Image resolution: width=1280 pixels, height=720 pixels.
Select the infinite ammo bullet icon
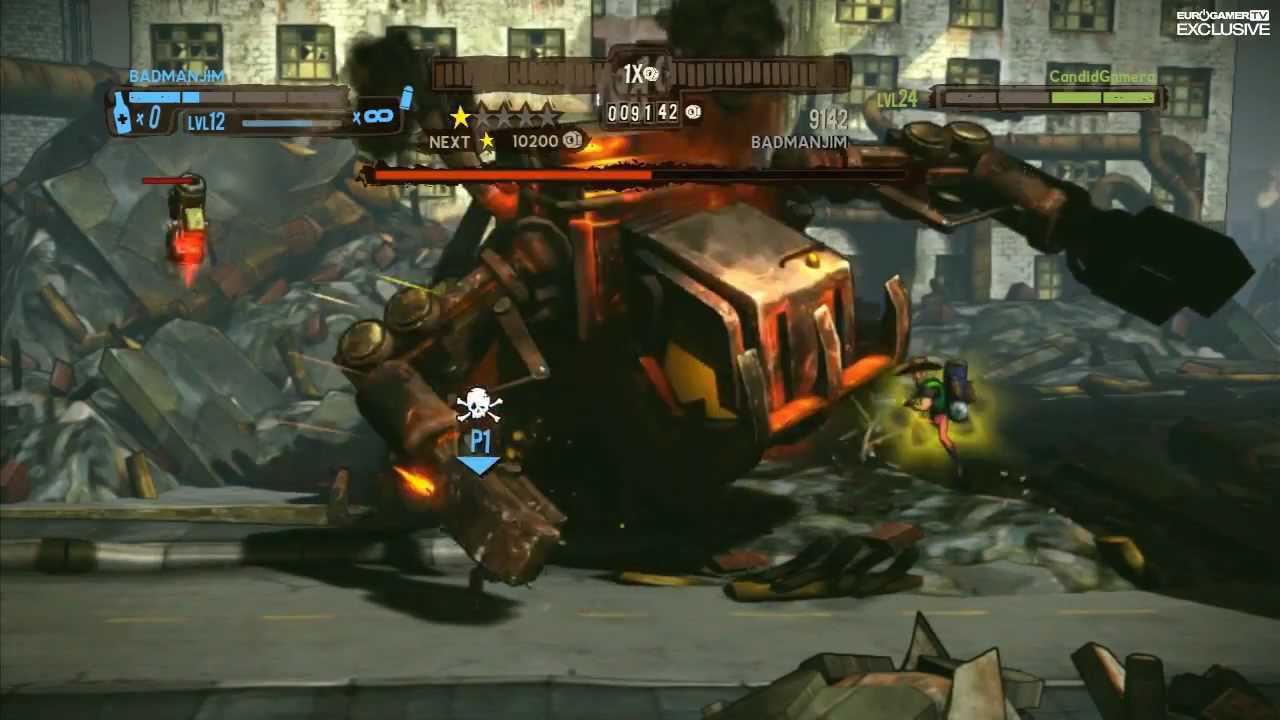[x=405, y=98]
